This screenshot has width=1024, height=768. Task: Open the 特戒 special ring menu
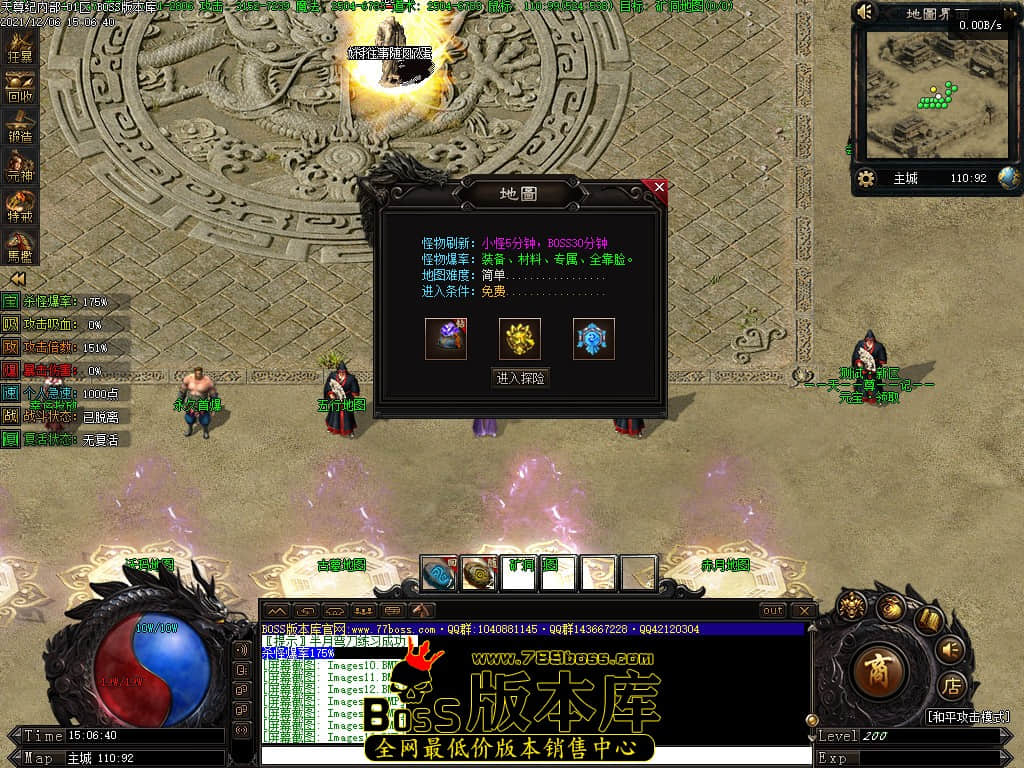(20, 205)
